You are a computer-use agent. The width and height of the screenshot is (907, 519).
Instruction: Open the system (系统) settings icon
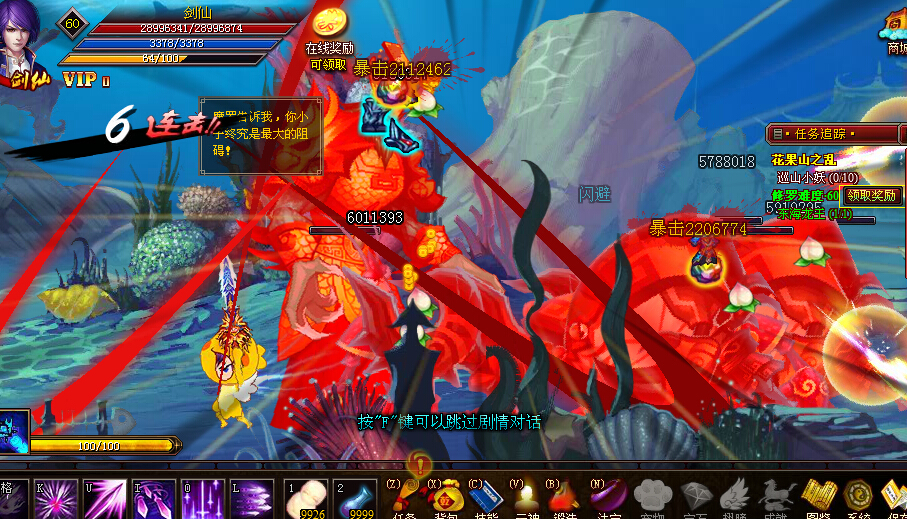[x=858, y=496]
